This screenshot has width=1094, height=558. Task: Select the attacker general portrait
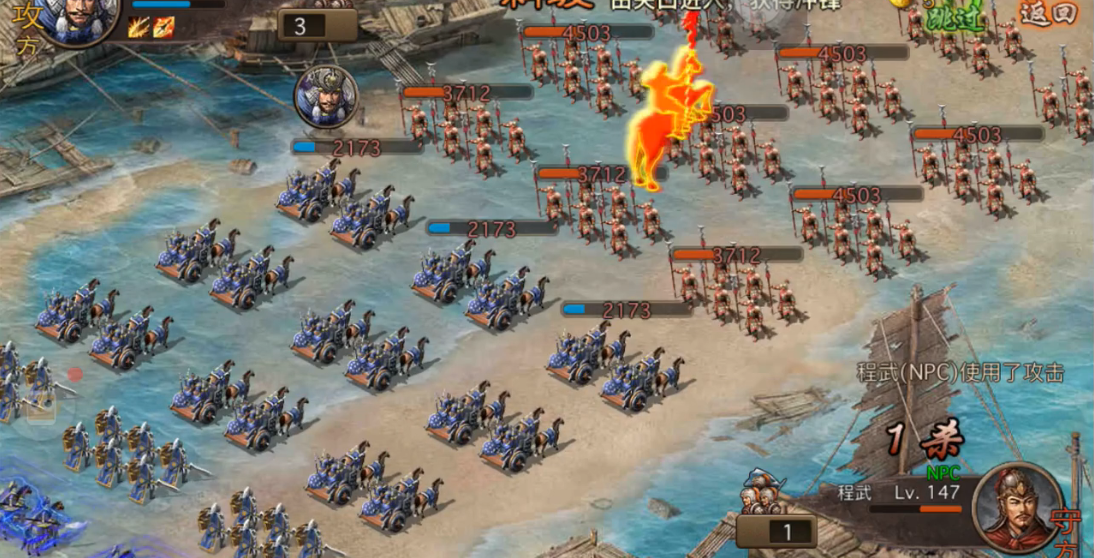click(80, 18)
